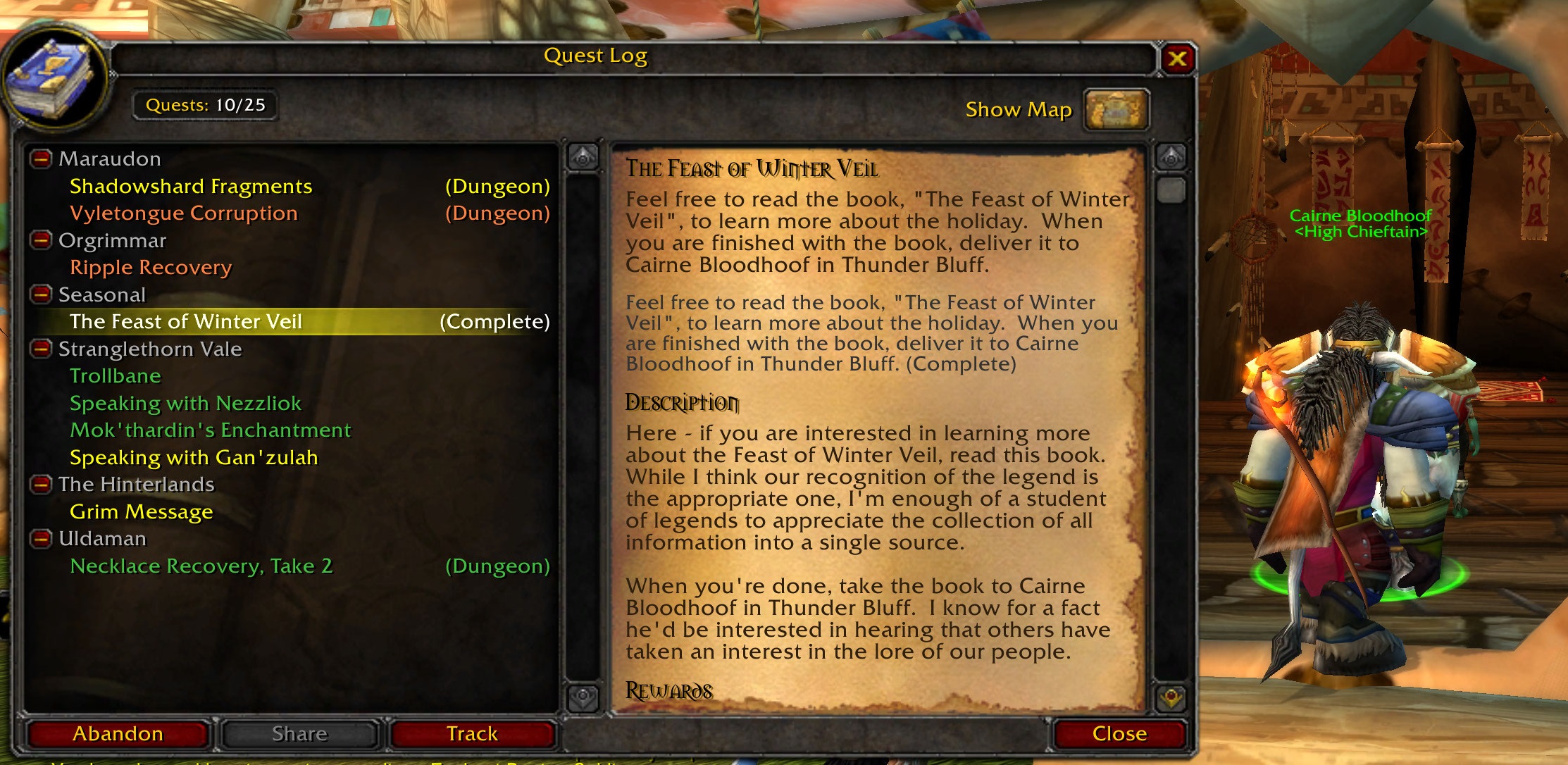The height and width of the screenshot is (765, 1568).
Task: Collapse the Stranglethorn Vale category
Action: coord(41,349)
